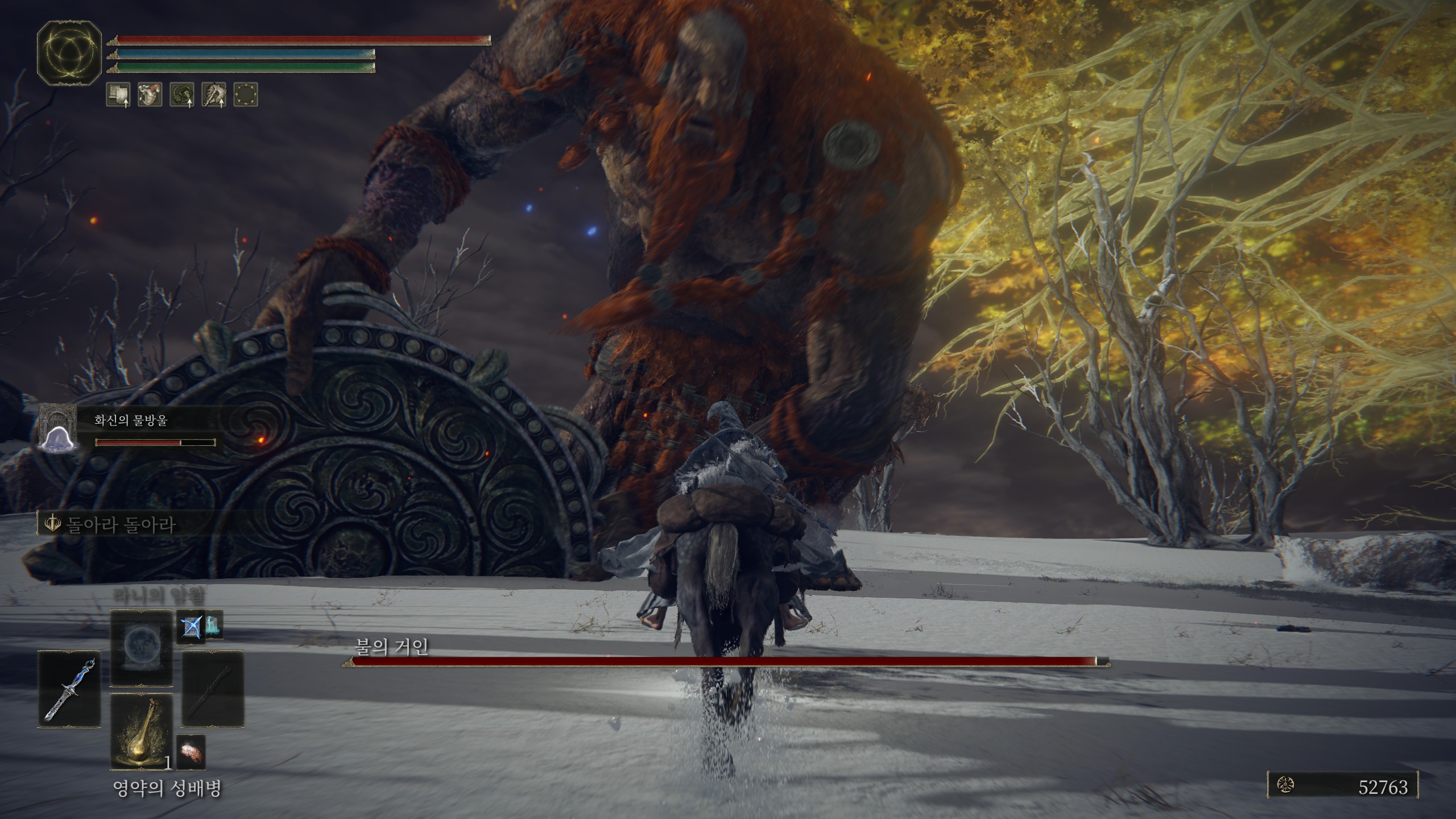
Task: Select the dark staff armament slot
Action: click(212, 689)
